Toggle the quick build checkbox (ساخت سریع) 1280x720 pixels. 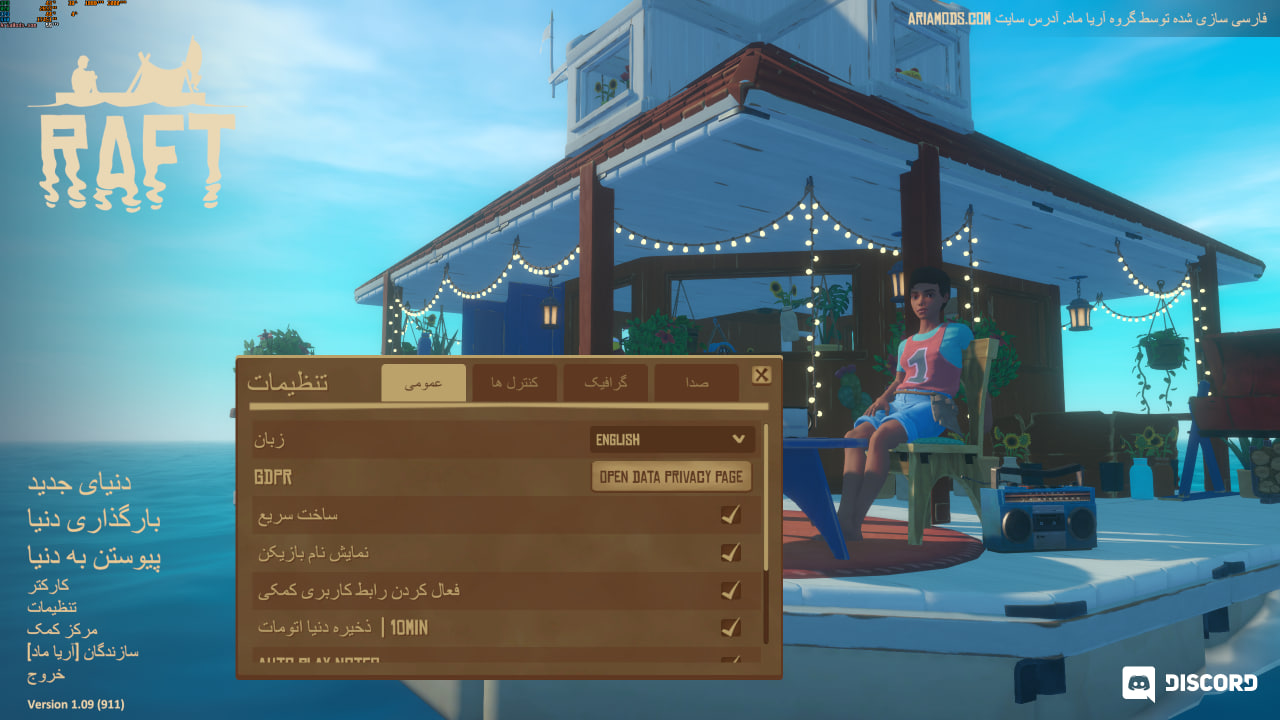tap(731, 515)
